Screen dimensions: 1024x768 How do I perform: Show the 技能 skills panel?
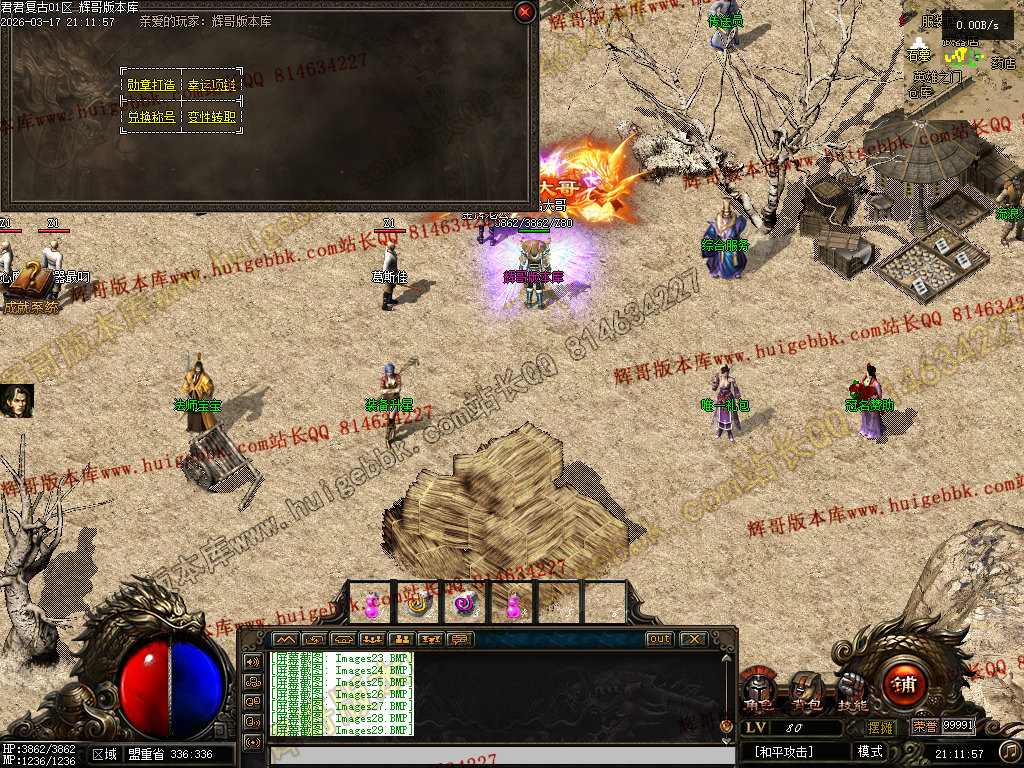pyautogui.click(x=852, y=691)
